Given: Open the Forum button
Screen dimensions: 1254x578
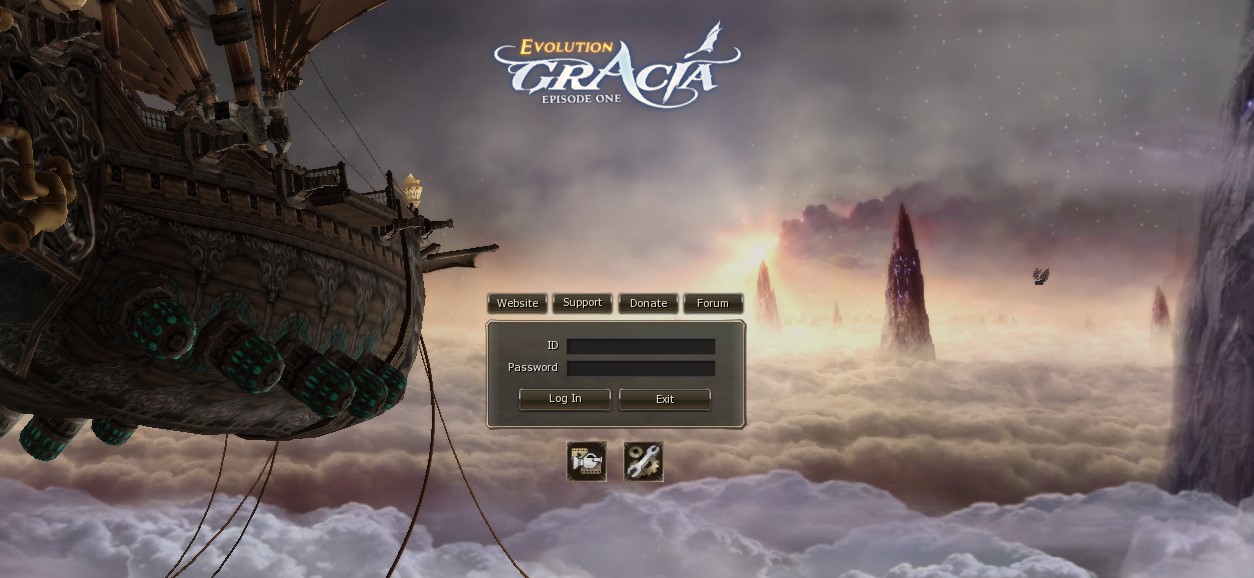Looking at the screenshot, I should tap(713, 303).
